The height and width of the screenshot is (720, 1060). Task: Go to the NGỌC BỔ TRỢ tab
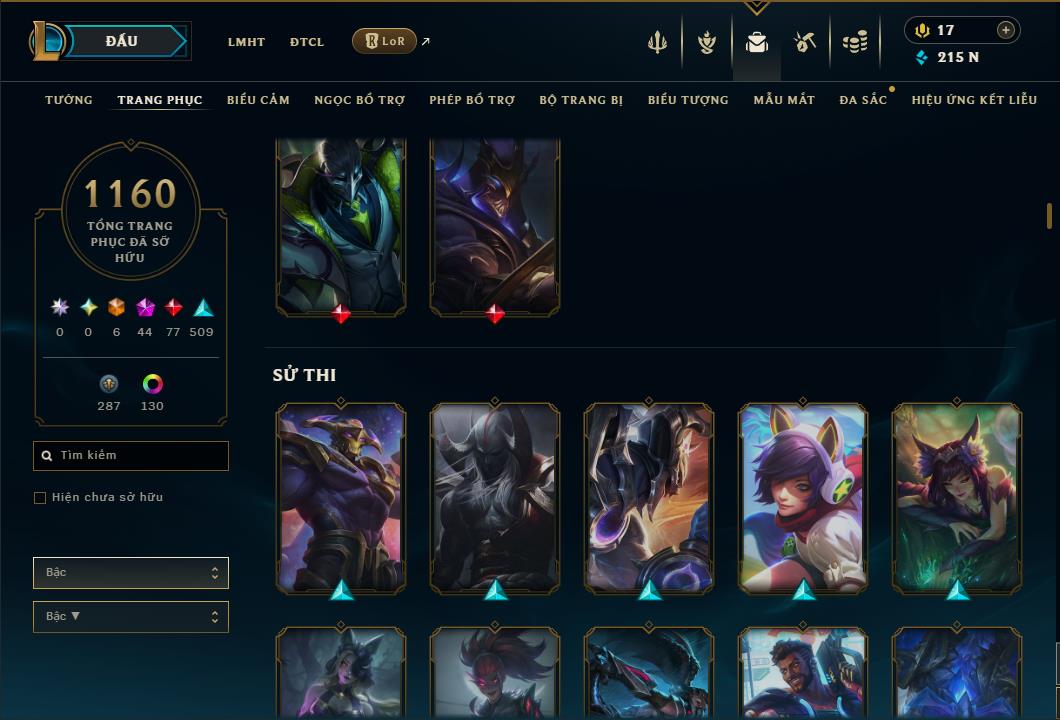(359, 100)
